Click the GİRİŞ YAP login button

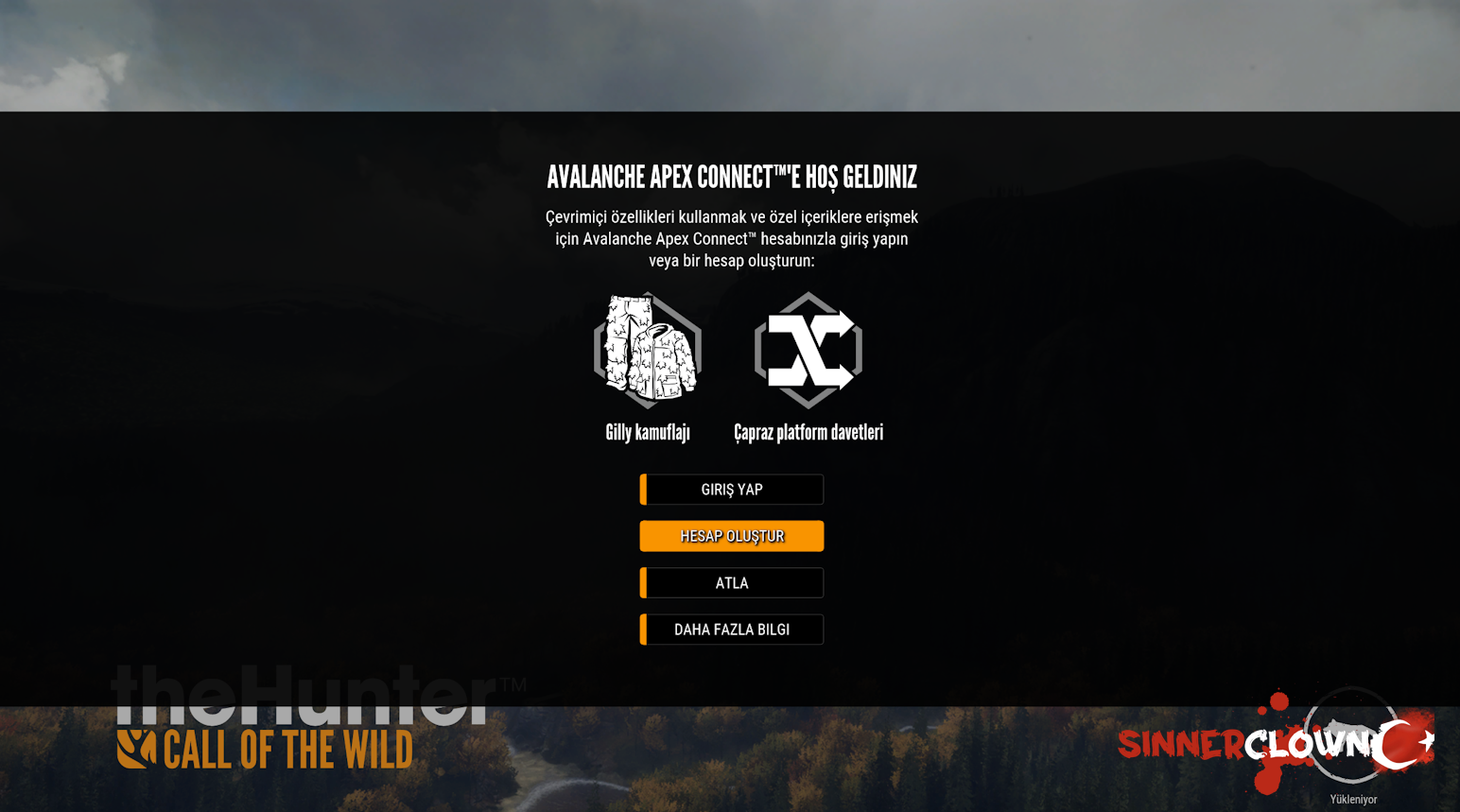tap(732, 490)
